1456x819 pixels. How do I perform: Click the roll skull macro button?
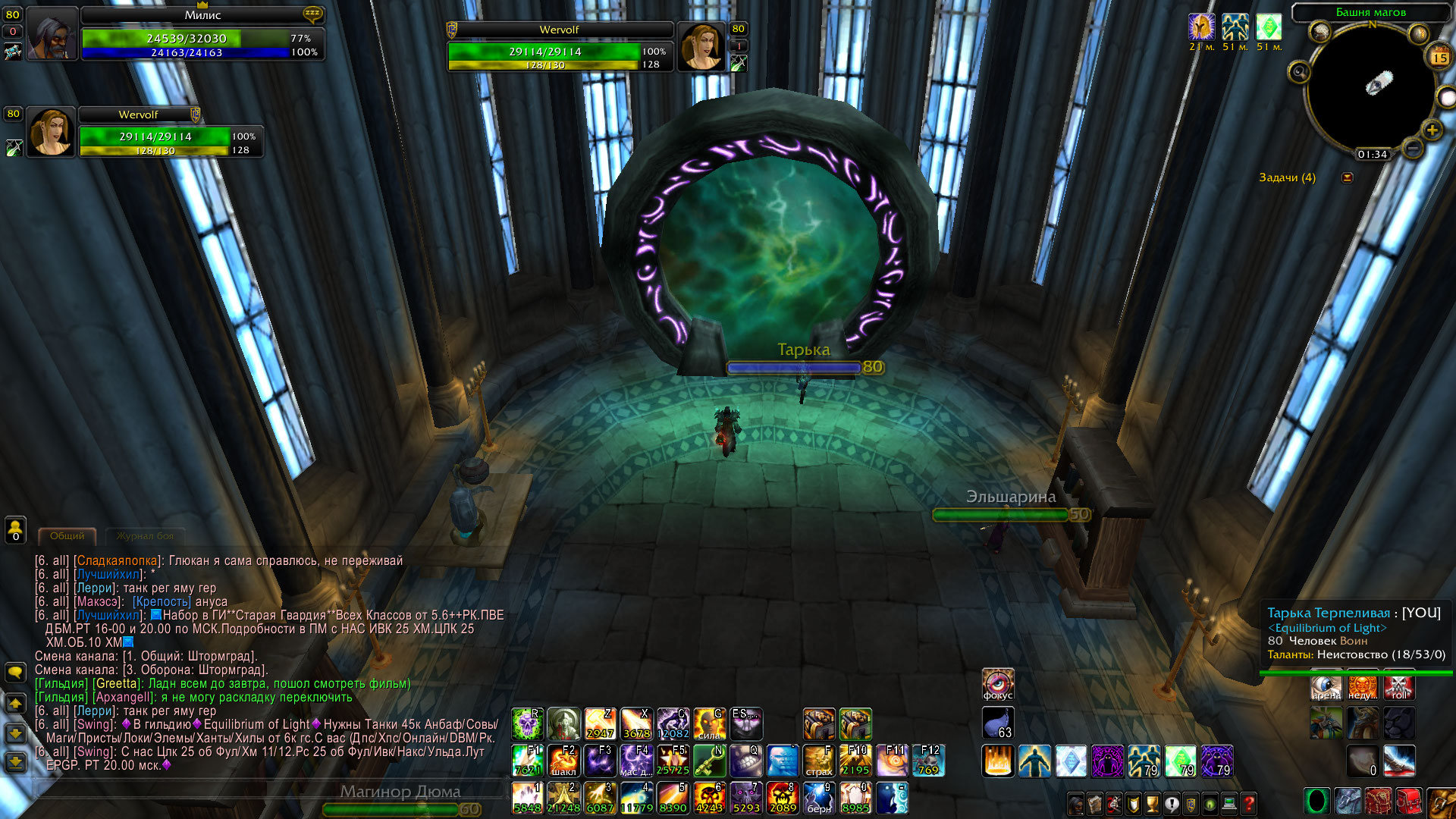coord(1399,686)
